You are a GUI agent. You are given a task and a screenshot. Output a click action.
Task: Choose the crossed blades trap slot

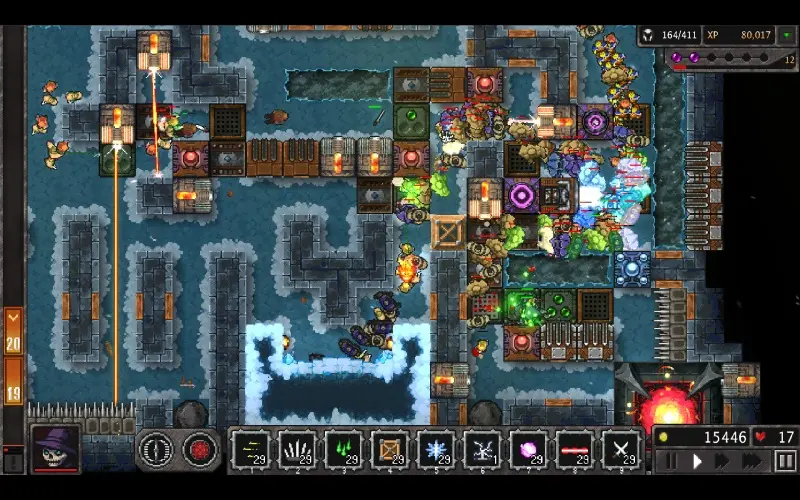click(622, 450)
